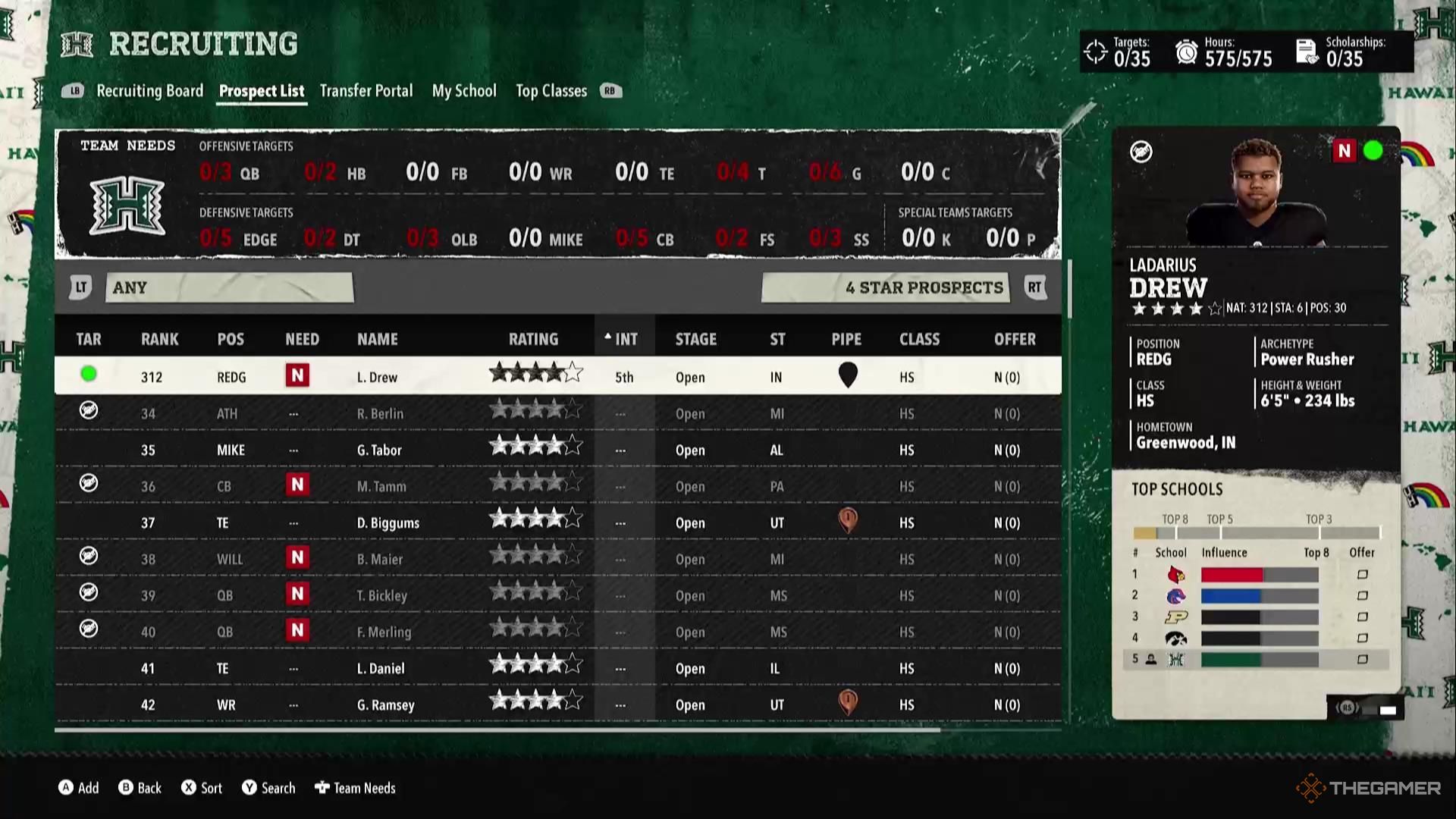Viewport: 1456px width, 819px height.
Task: Show the Top Classes tab
Action: [x=551, y=91]
